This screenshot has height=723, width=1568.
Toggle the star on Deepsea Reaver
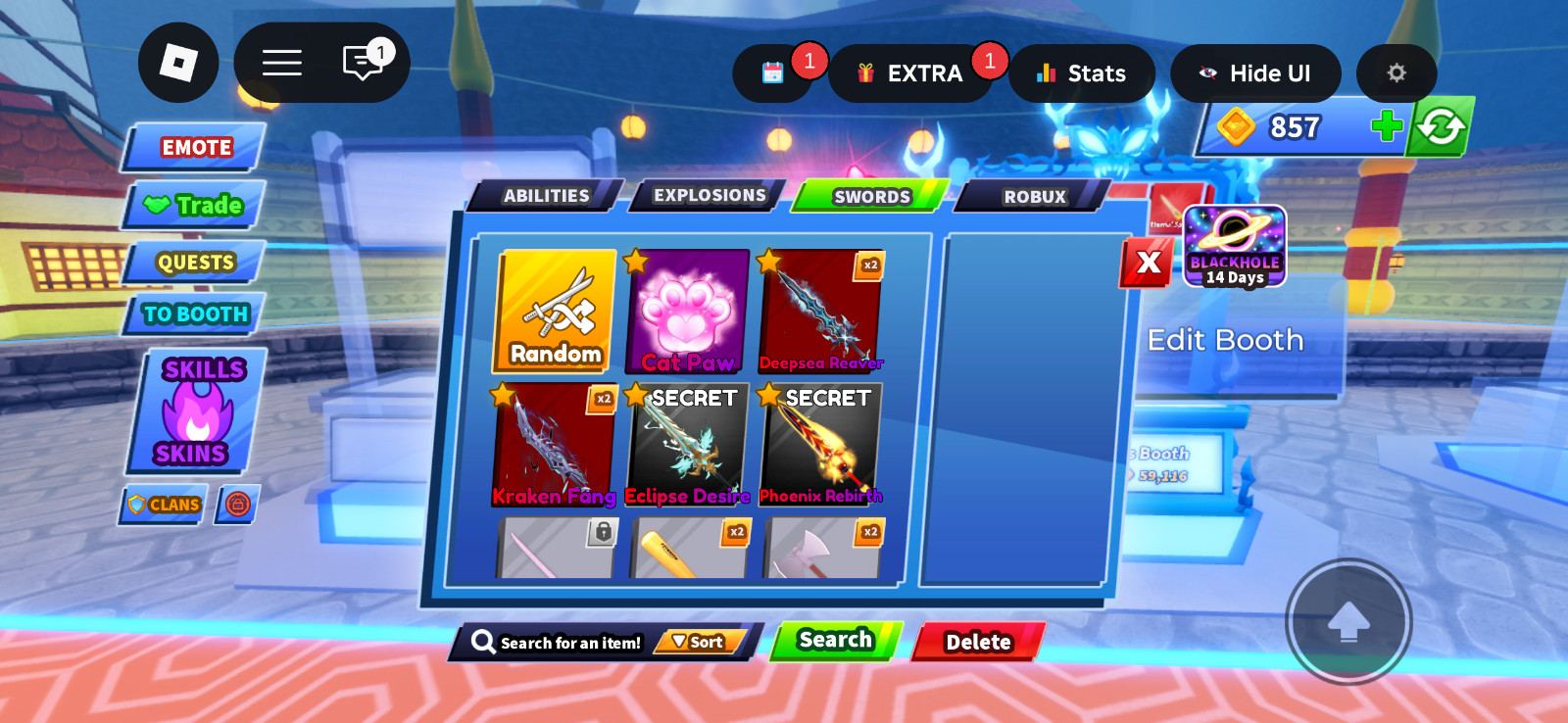[768, 259]
